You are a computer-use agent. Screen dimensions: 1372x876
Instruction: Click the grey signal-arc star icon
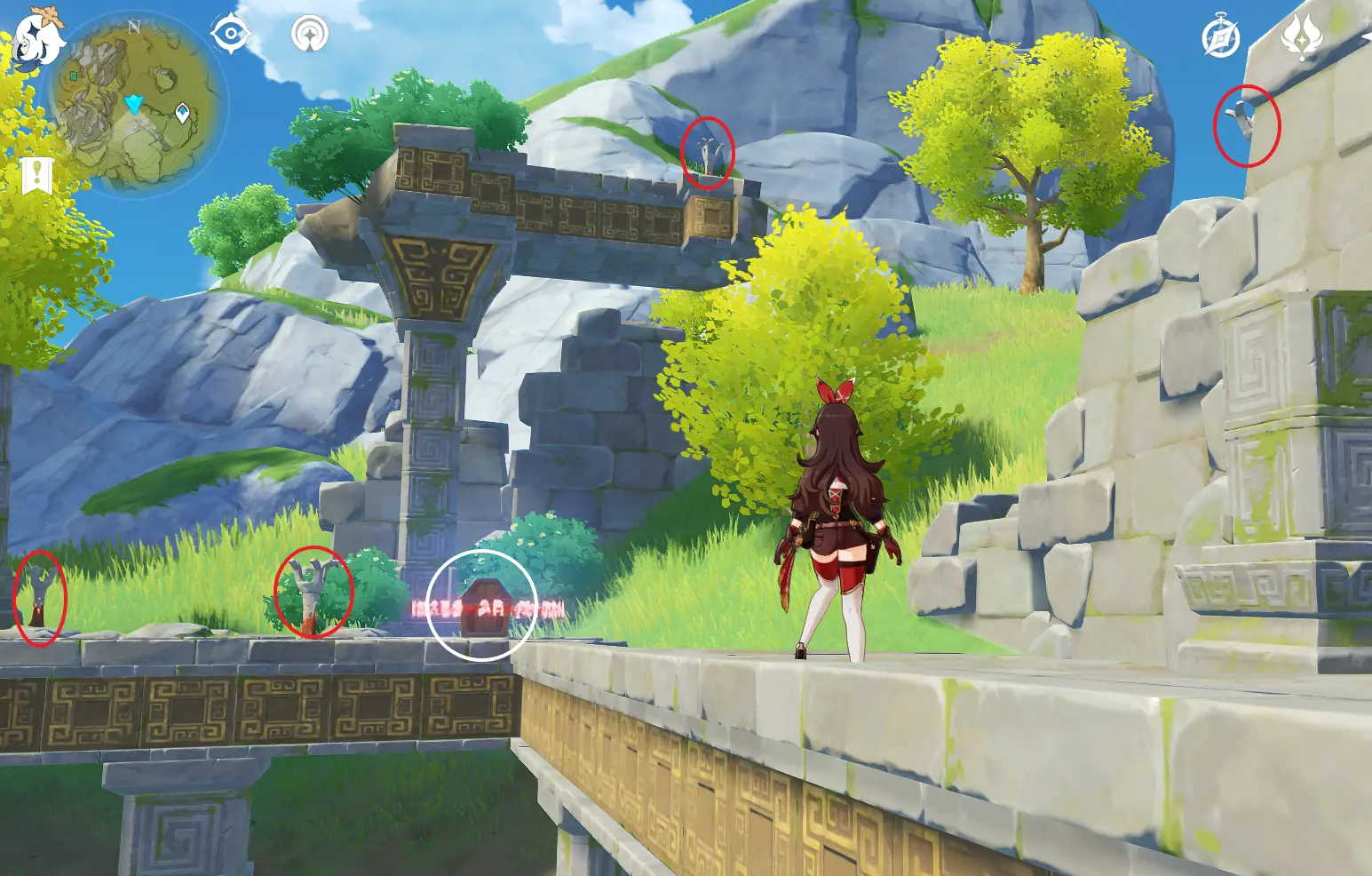tap(310, 35)
